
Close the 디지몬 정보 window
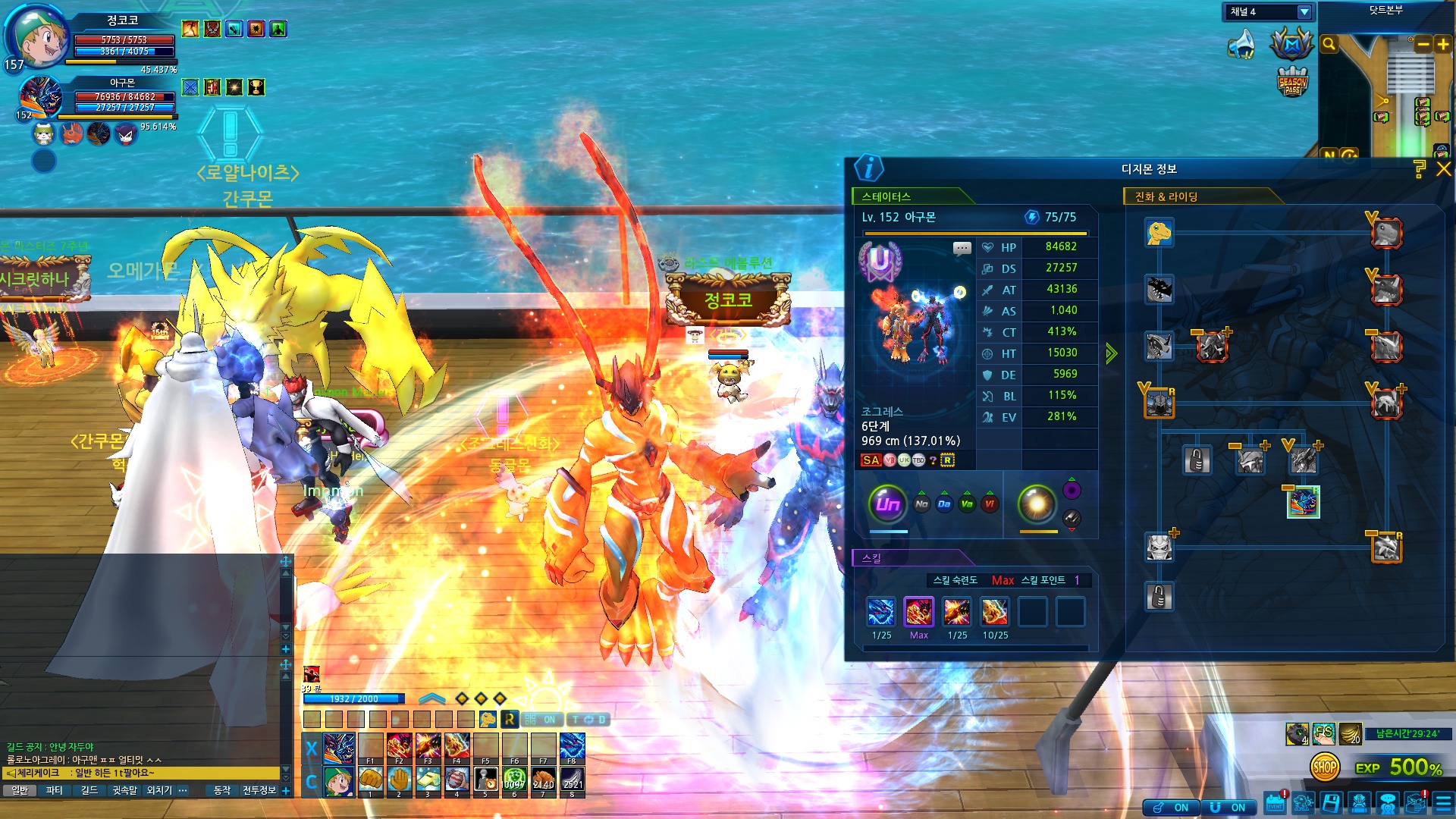[x=1443, y=169]
